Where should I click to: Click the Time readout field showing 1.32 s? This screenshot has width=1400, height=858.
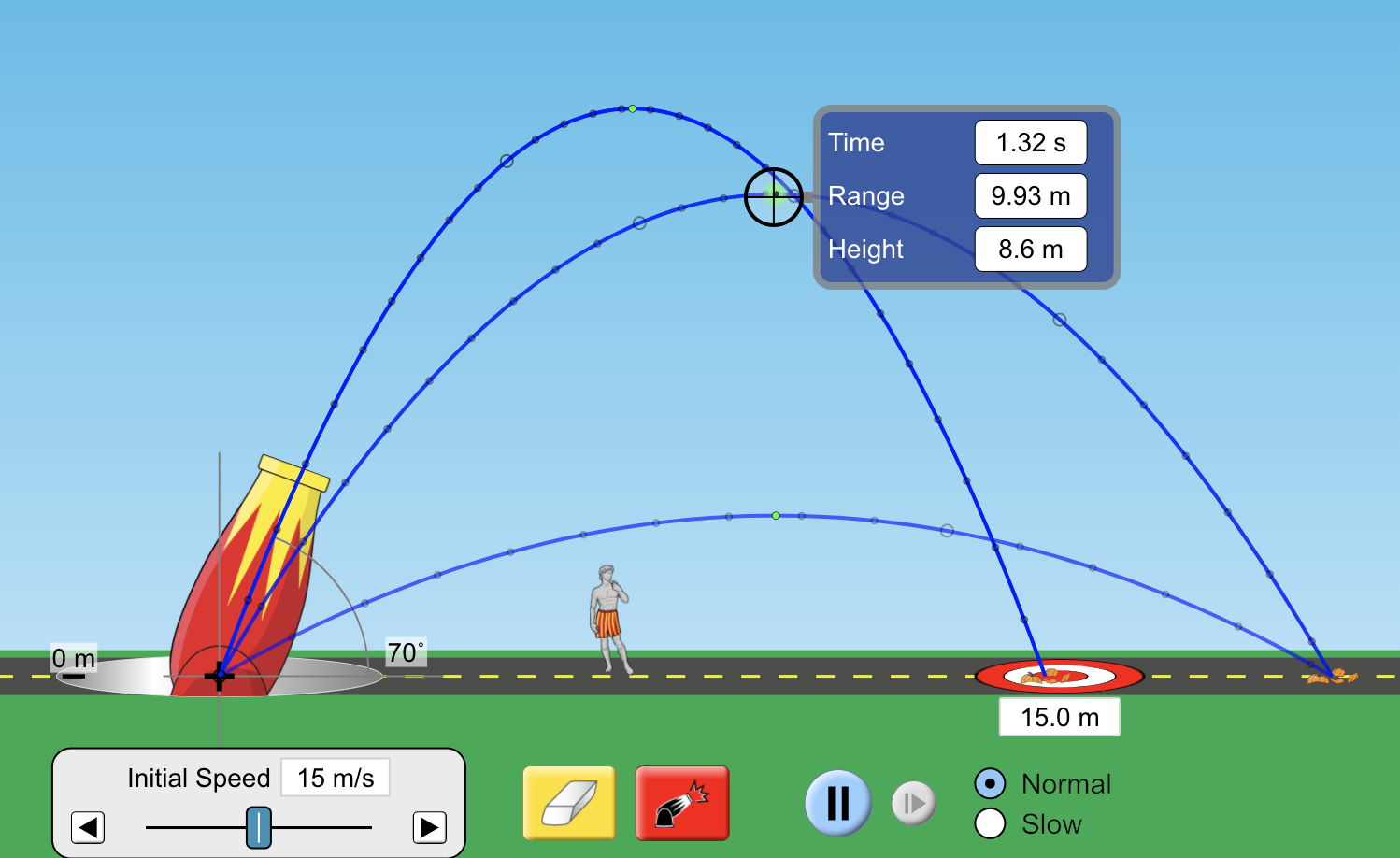coord(1031,142)
